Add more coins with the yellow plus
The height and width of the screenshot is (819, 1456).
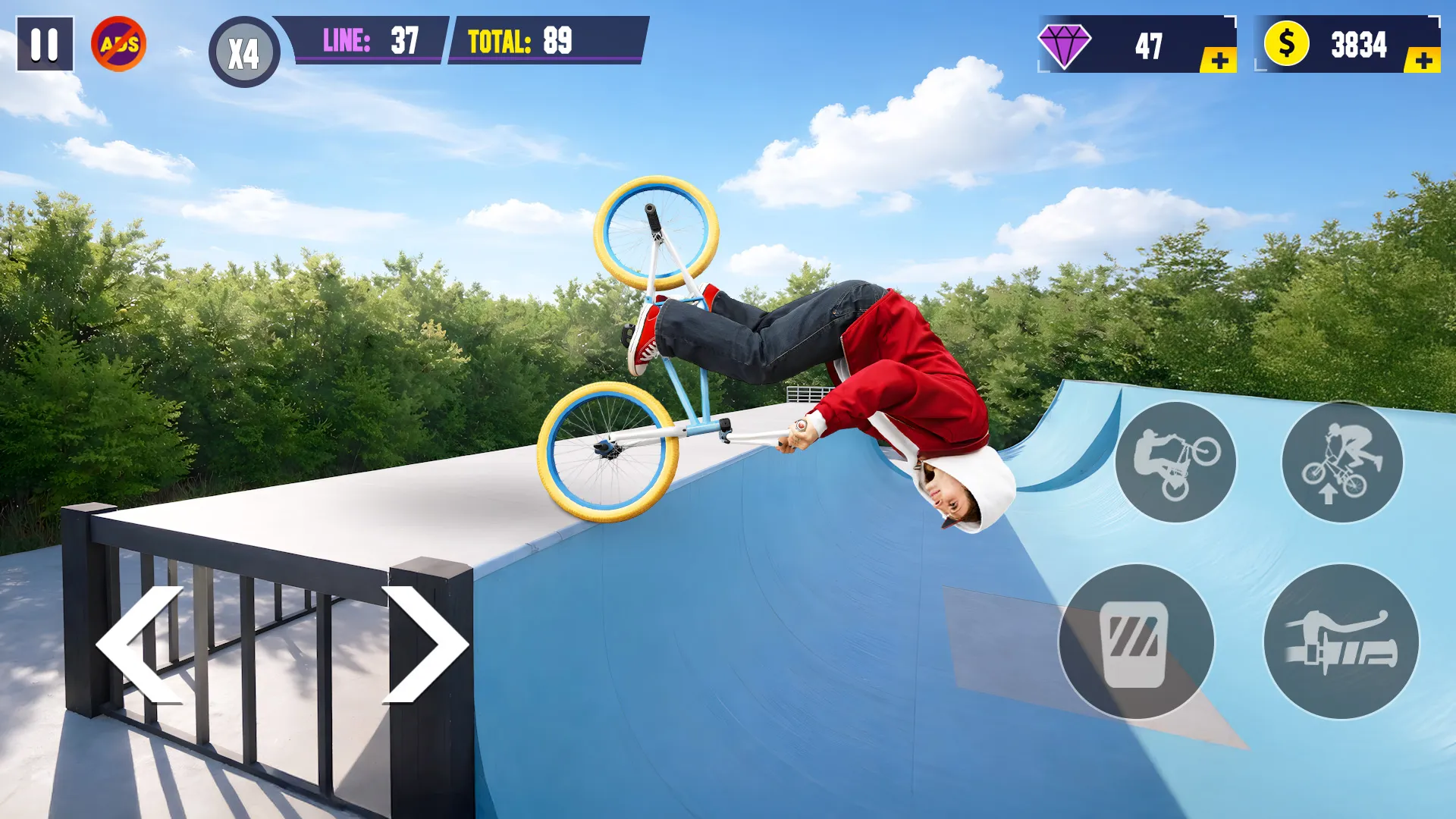click(x=1423, y=61)
